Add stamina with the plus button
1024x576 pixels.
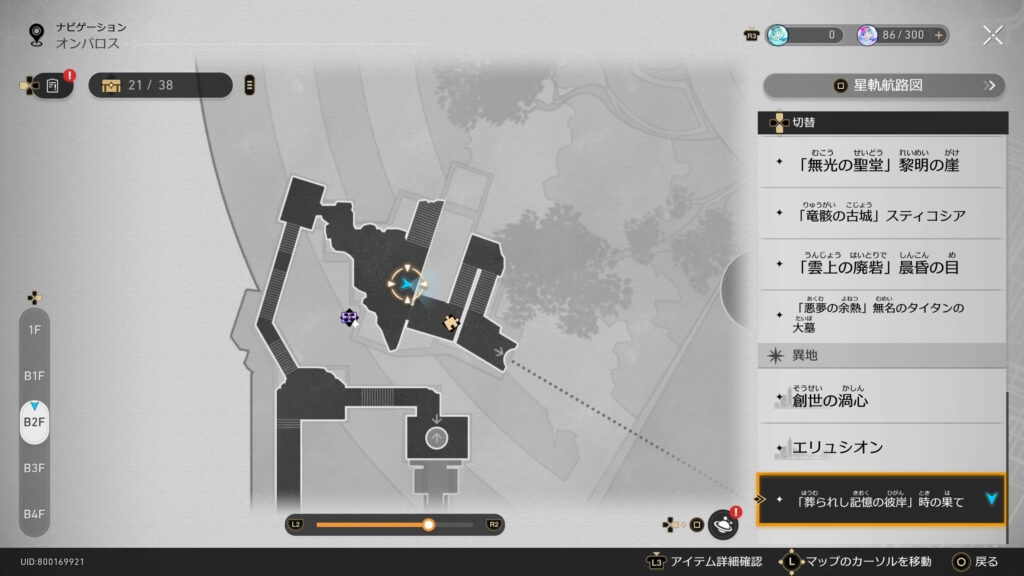pos(938,35)
